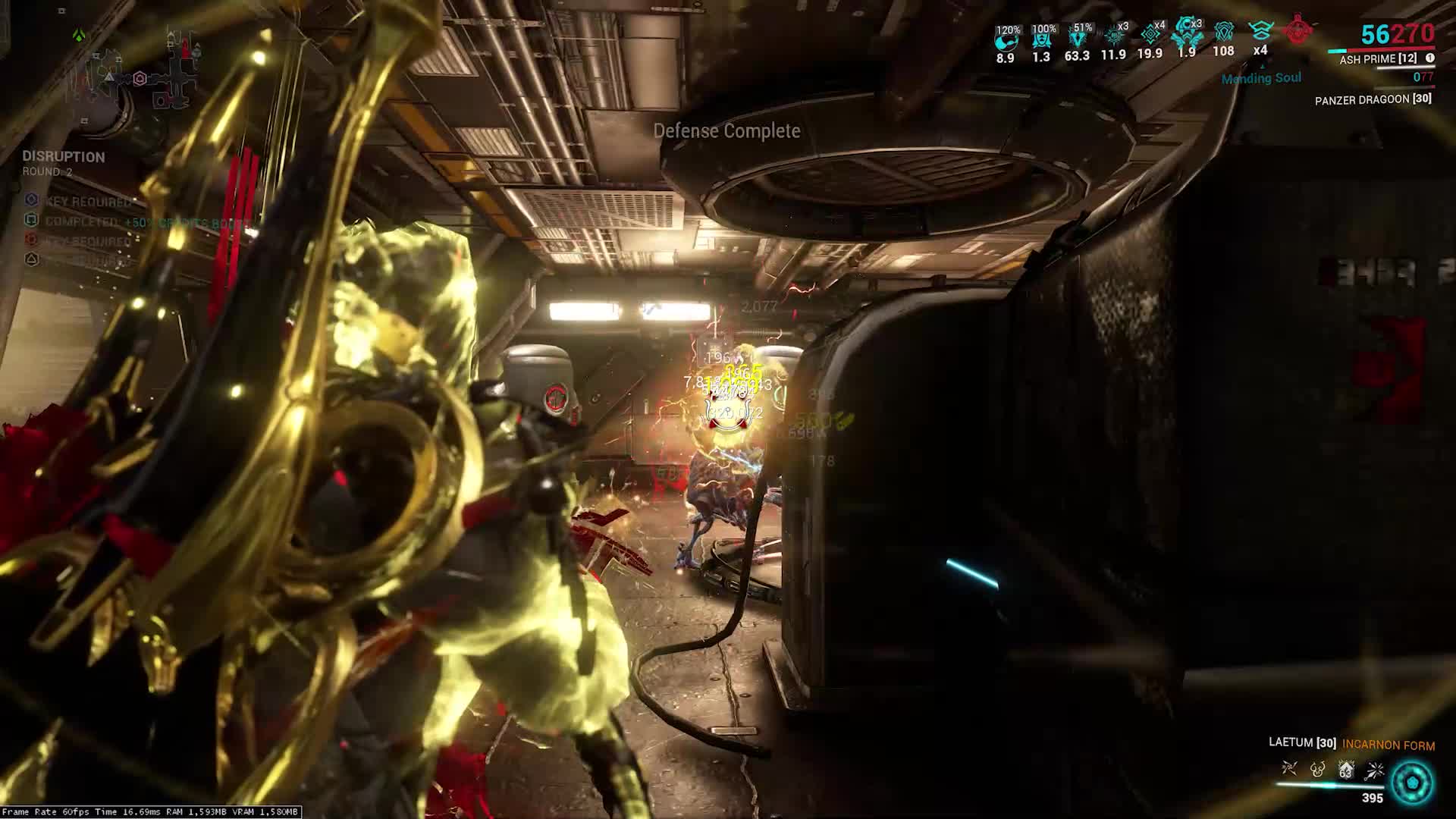
Task: Activate Ash's Smoke Screen ability icon
Action: (x=1318, y=770)
